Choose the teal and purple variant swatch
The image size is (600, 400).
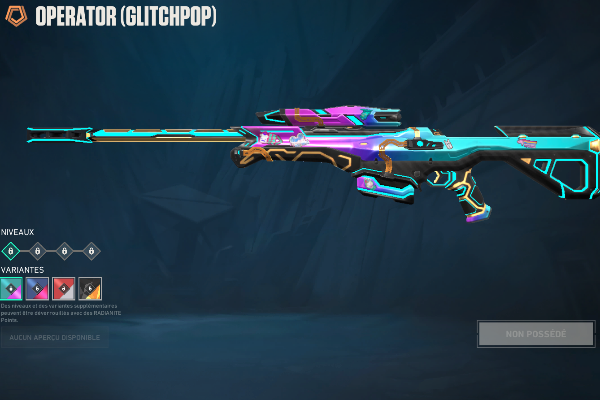(x=11, y=289)
